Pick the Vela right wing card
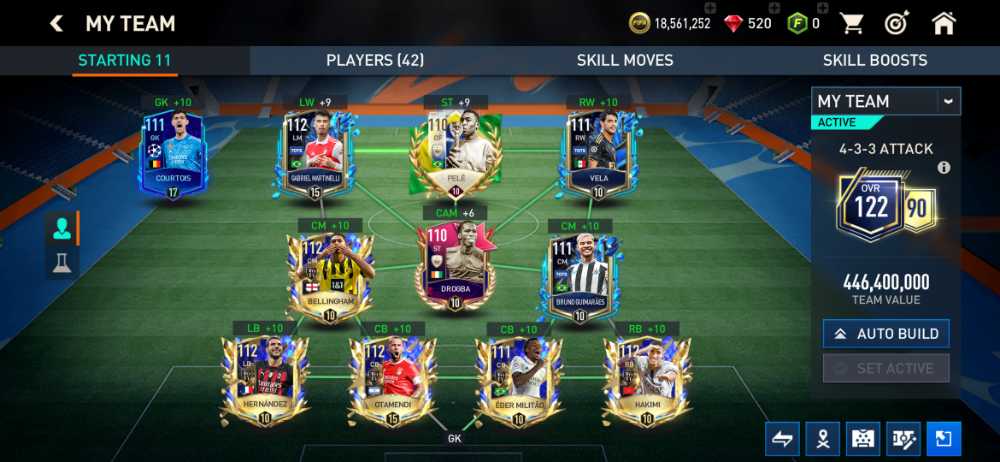 [599, 156]
